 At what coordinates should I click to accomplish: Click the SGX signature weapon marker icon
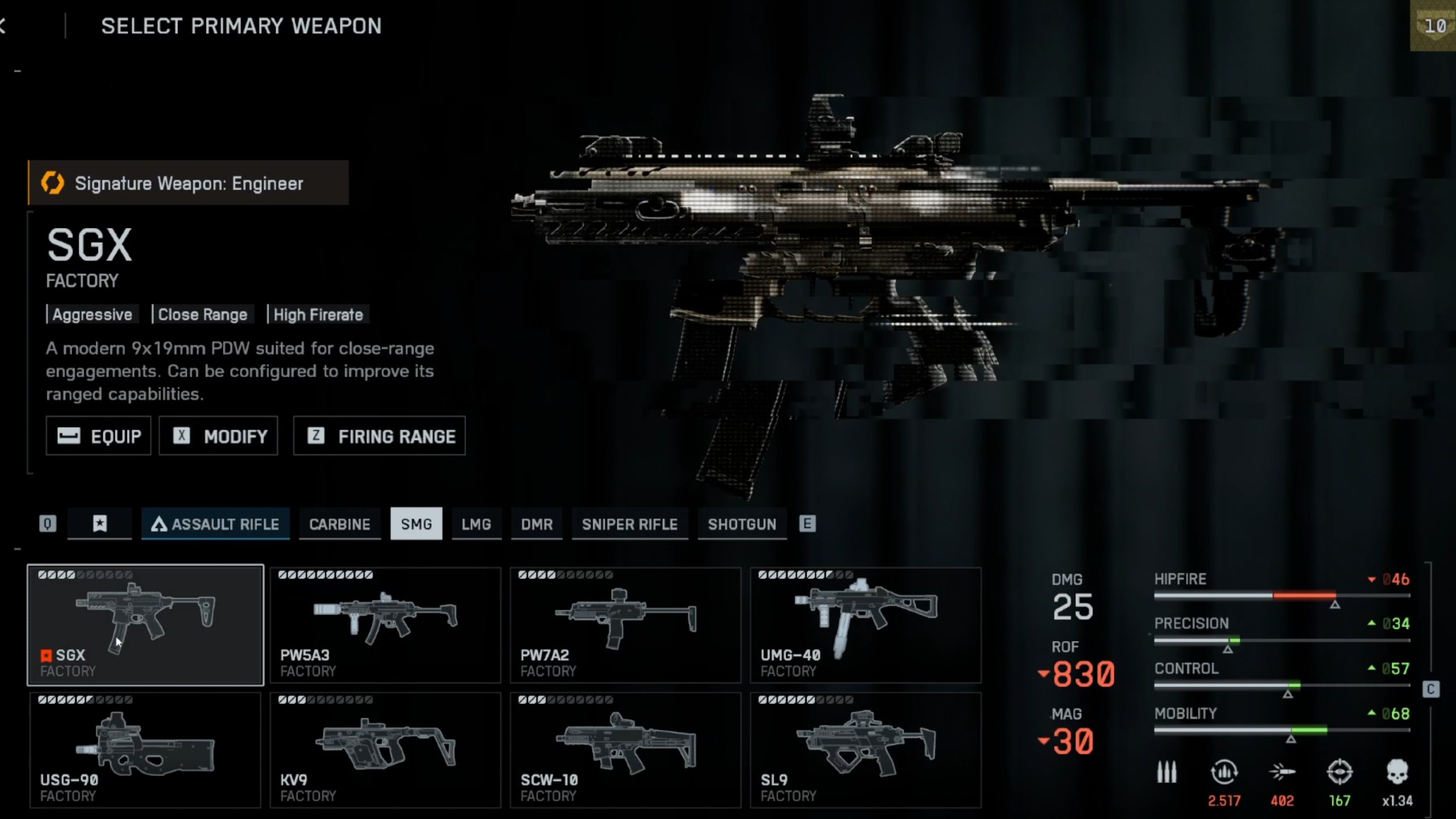point(45,655)
